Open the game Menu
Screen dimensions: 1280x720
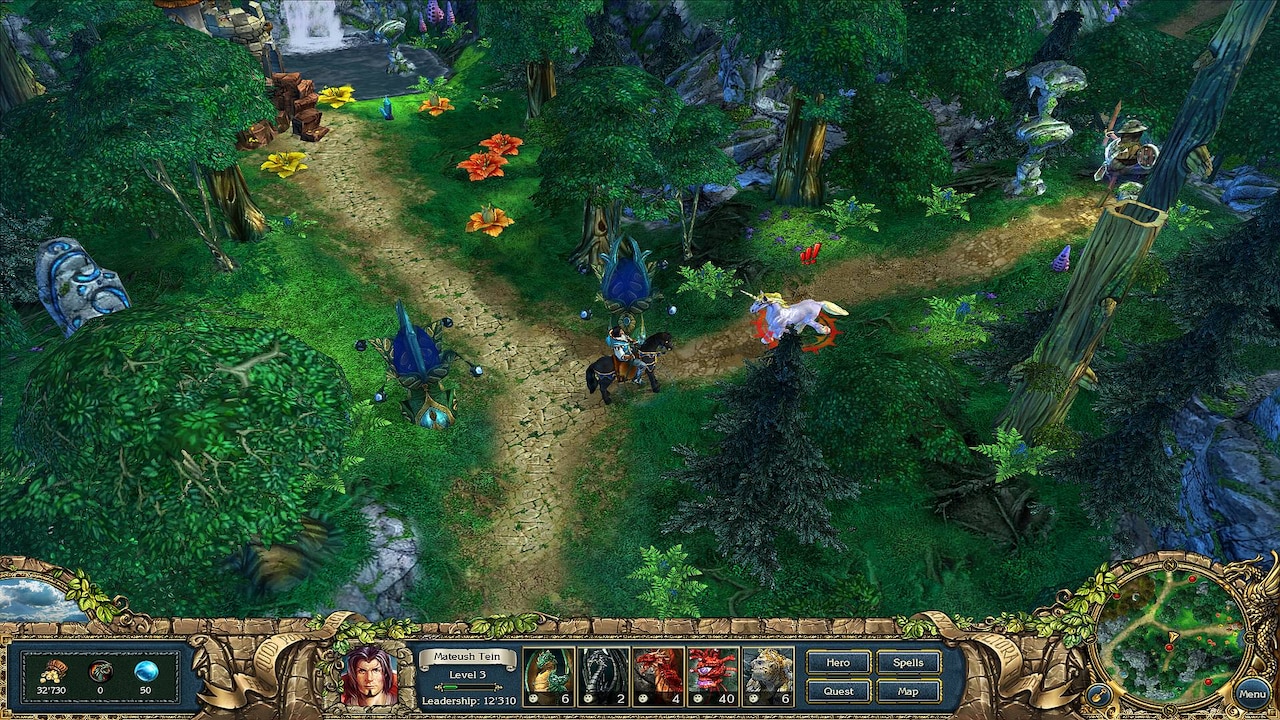[1252, 693]
